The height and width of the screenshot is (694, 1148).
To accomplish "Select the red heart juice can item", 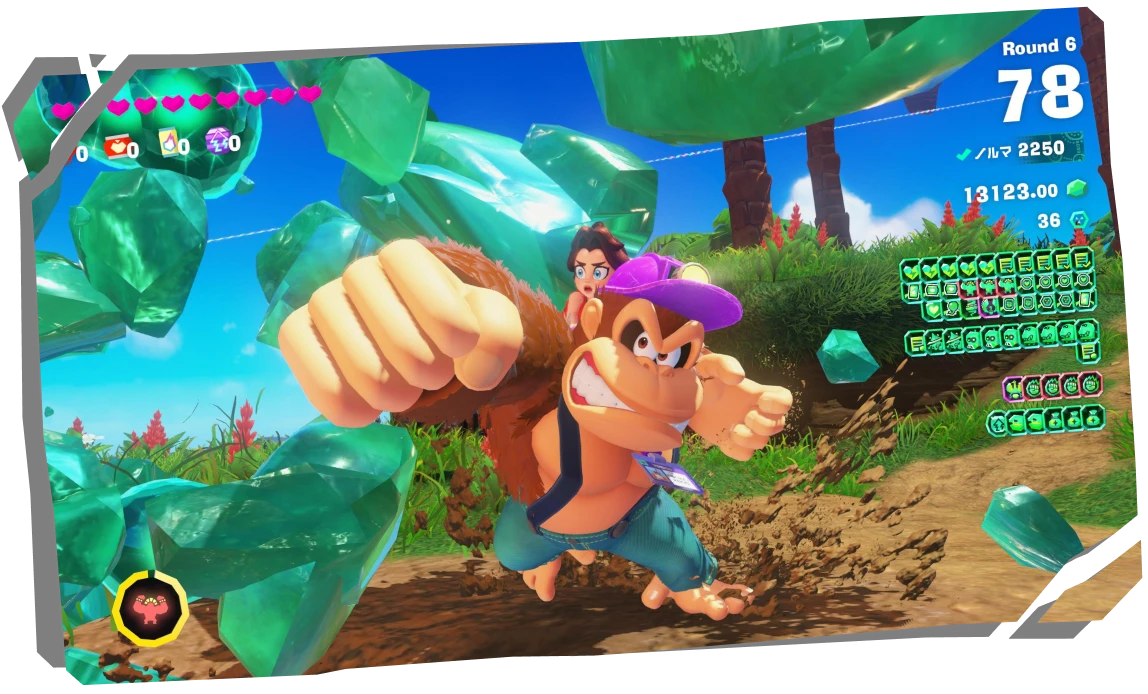I will pos(116,146).
